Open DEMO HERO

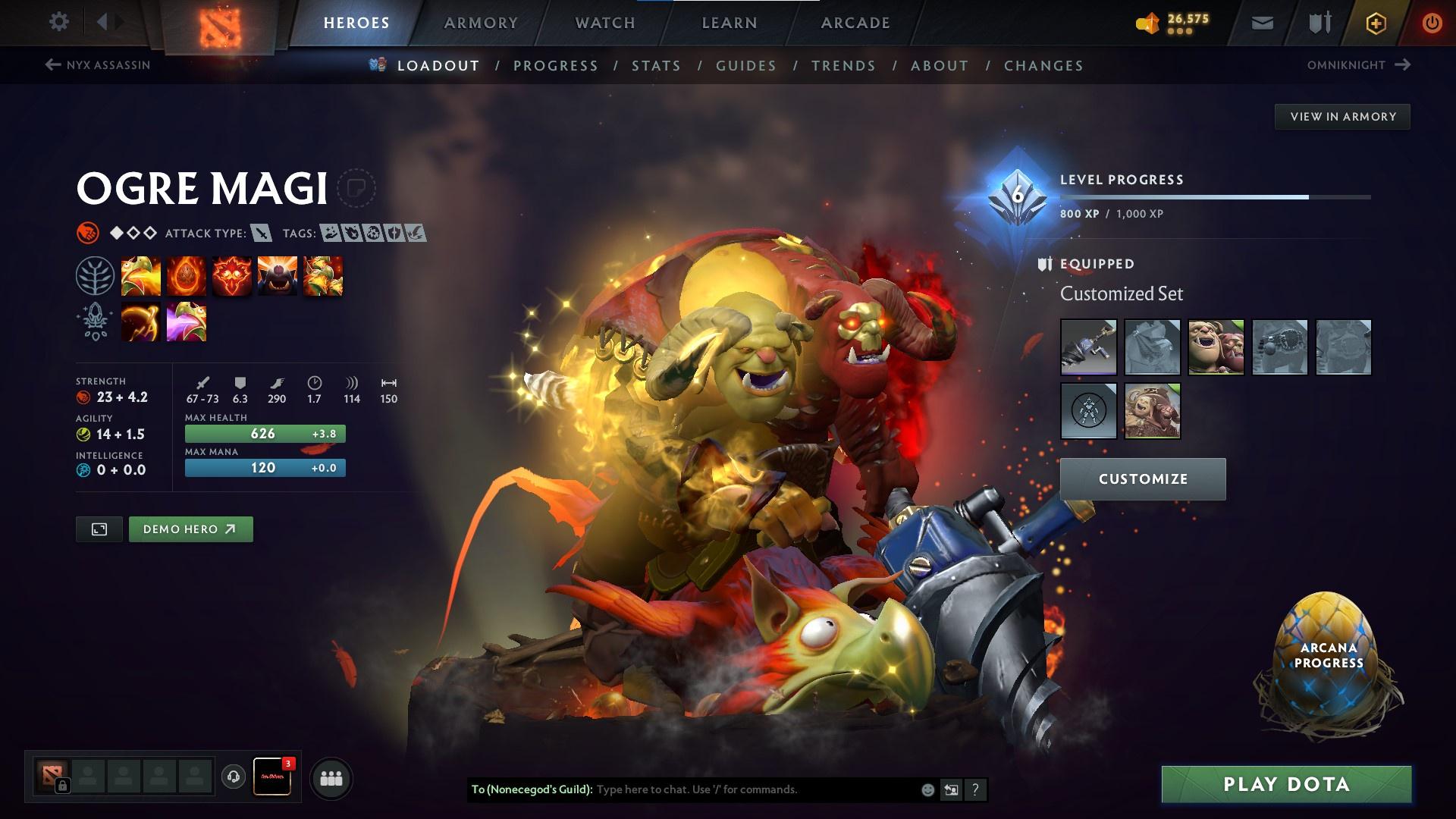190,529
